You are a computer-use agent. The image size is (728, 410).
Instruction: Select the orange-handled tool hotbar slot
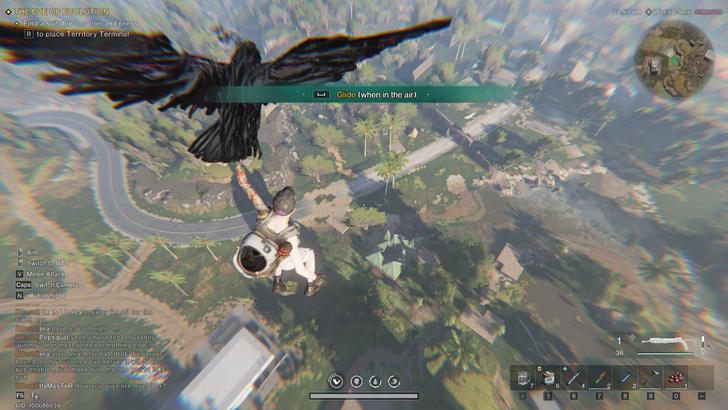tap(598, 378)
